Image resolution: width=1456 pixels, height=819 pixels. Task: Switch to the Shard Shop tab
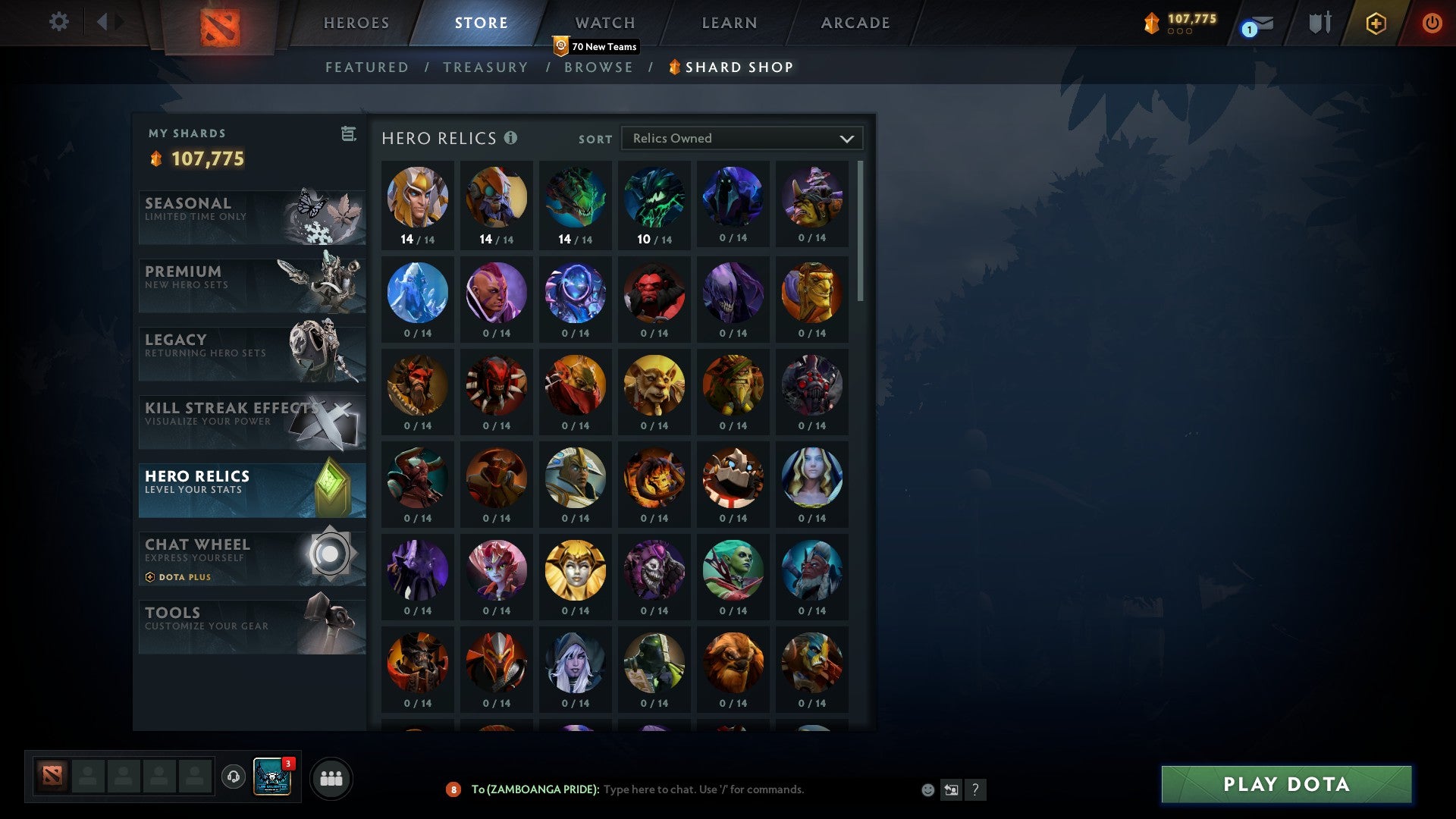coord(730,67)
